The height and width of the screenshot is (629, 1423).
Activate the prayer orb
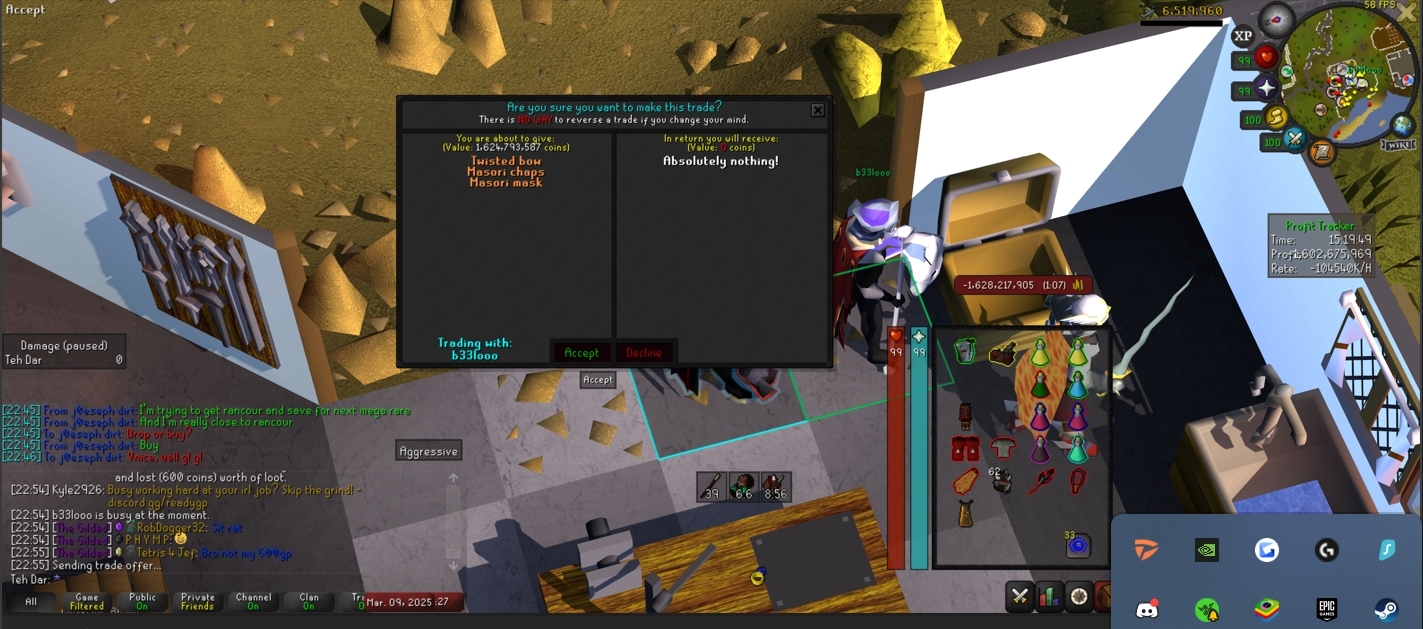coord(1266,89)
